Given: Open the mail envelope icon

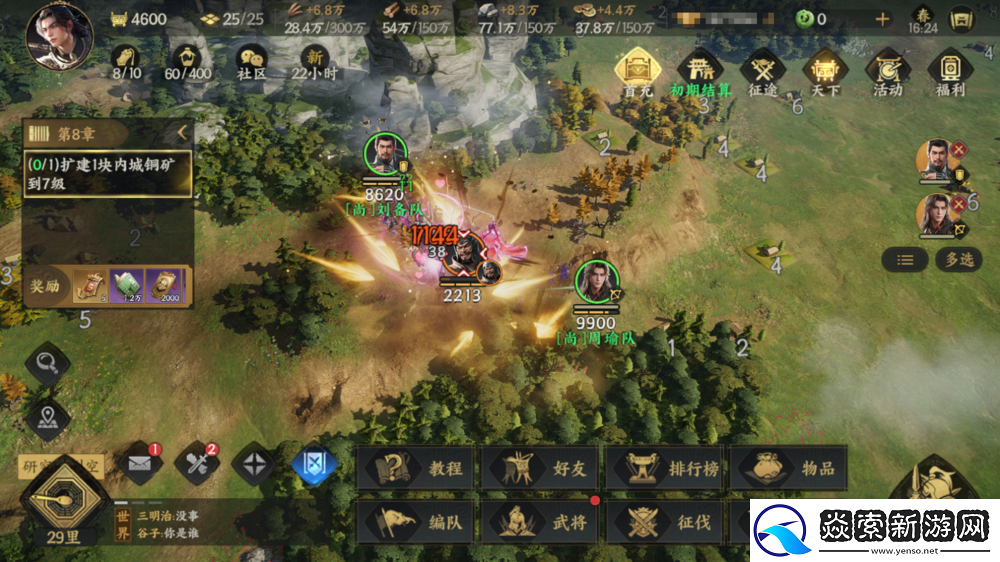Looking at the screenshot, I should click(141, 464).
